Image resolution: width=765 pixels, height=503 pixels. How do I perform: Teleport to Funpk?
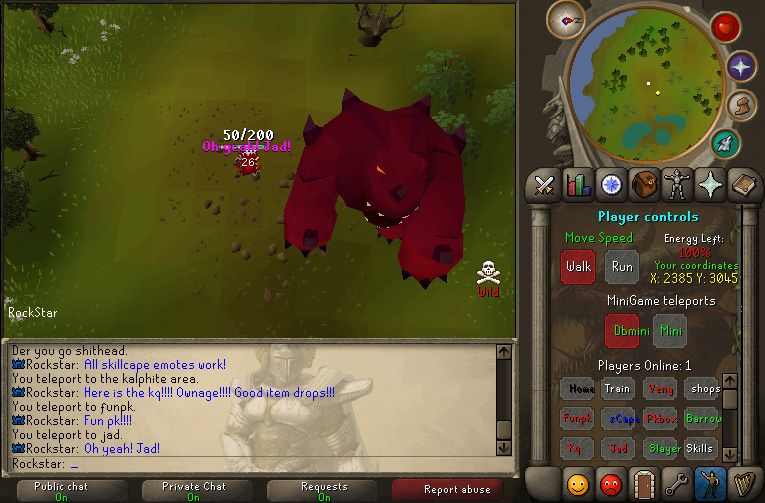click(578, 419)
